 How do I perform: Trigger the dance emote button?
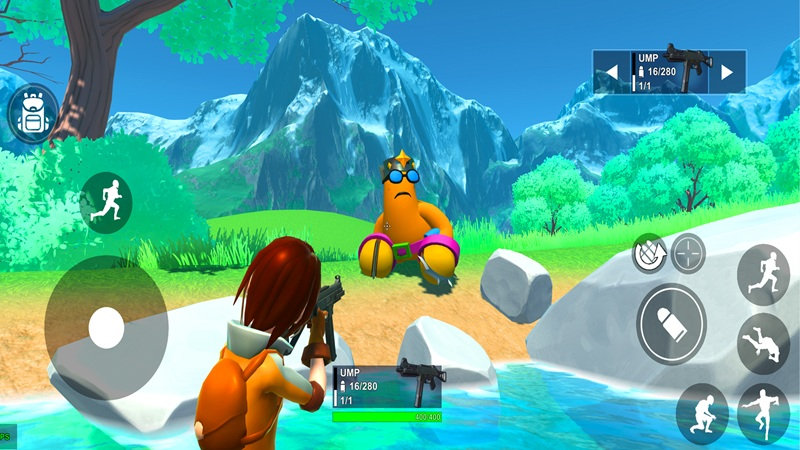(763, 412)
